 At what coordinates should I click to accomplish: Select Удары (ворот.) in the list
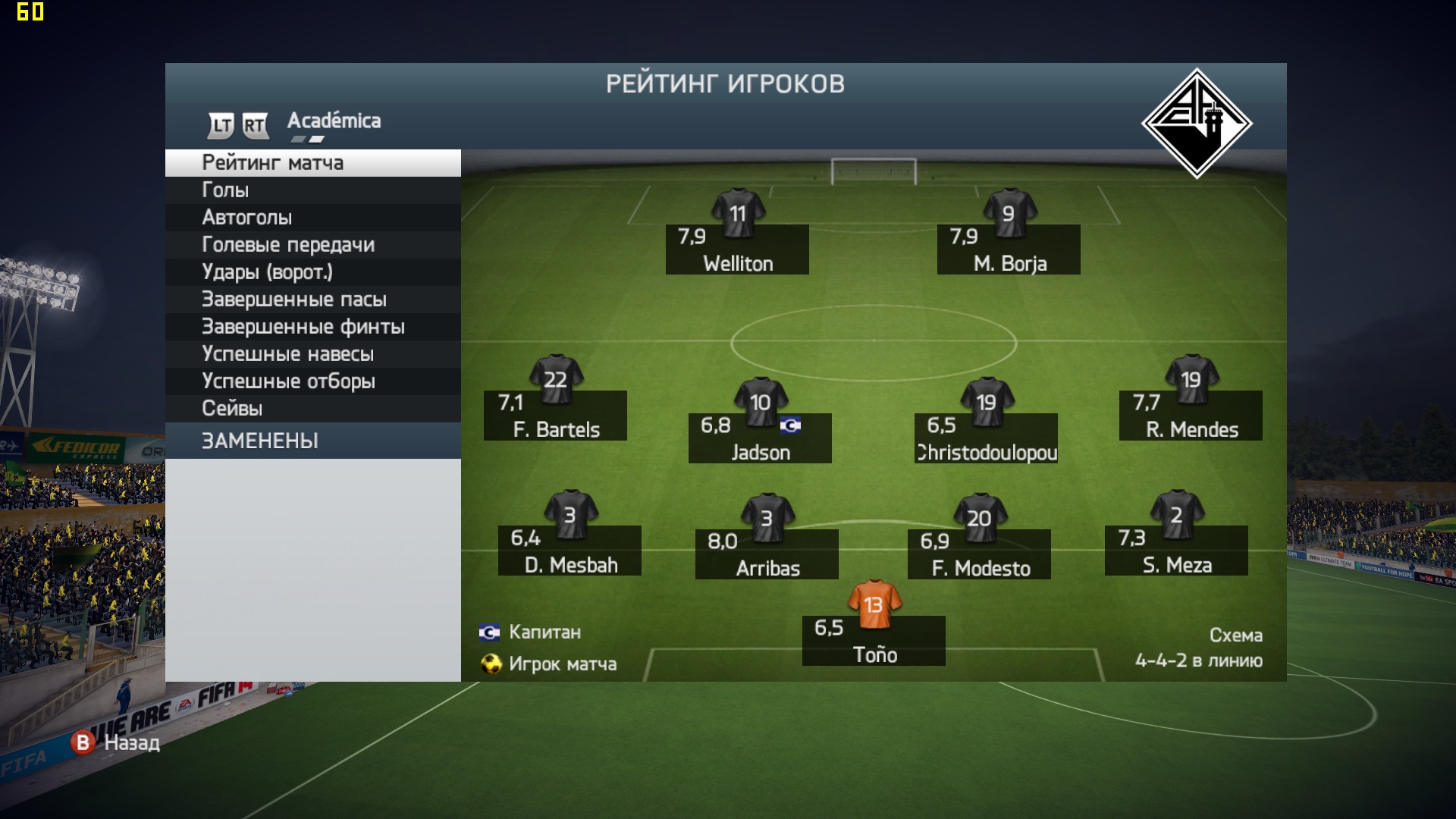point(312,272)
